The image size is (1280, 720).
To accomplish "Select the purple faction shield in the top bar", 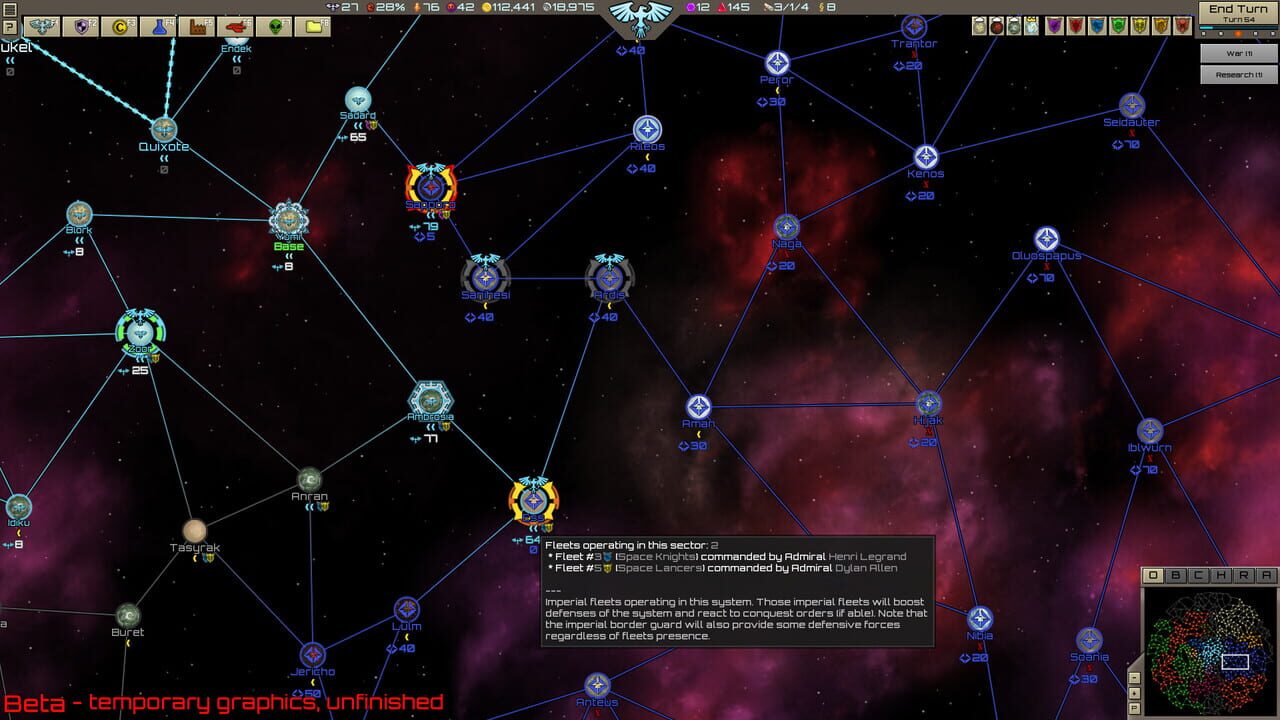I will [1054, 25].
